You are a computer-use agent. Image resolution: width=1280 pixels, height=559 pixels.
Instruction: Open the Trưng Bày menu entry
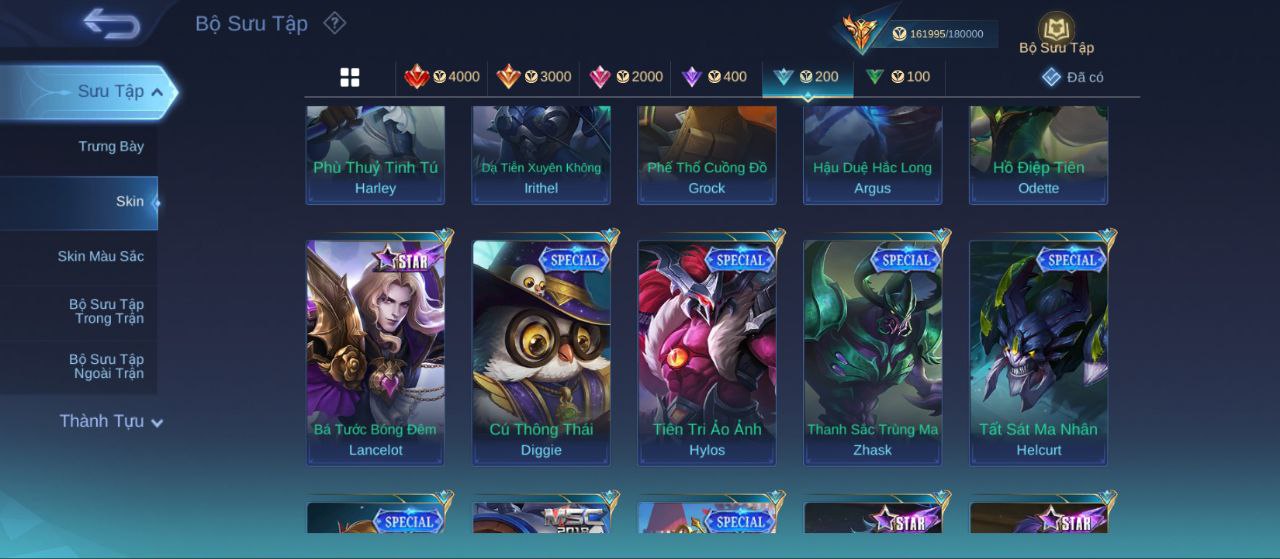click(111, 146)
